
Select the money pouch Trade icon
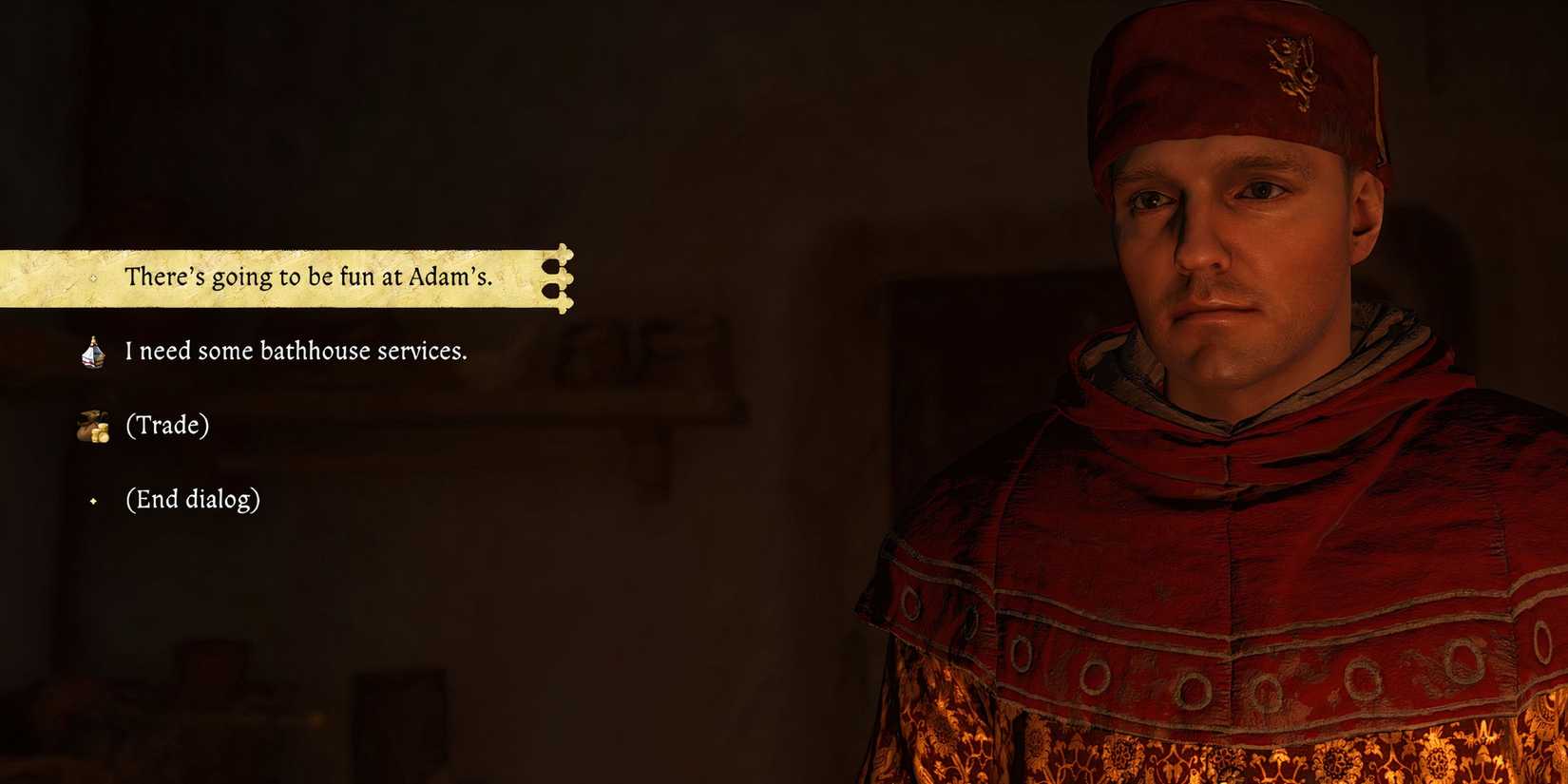(x=94, y=426)
